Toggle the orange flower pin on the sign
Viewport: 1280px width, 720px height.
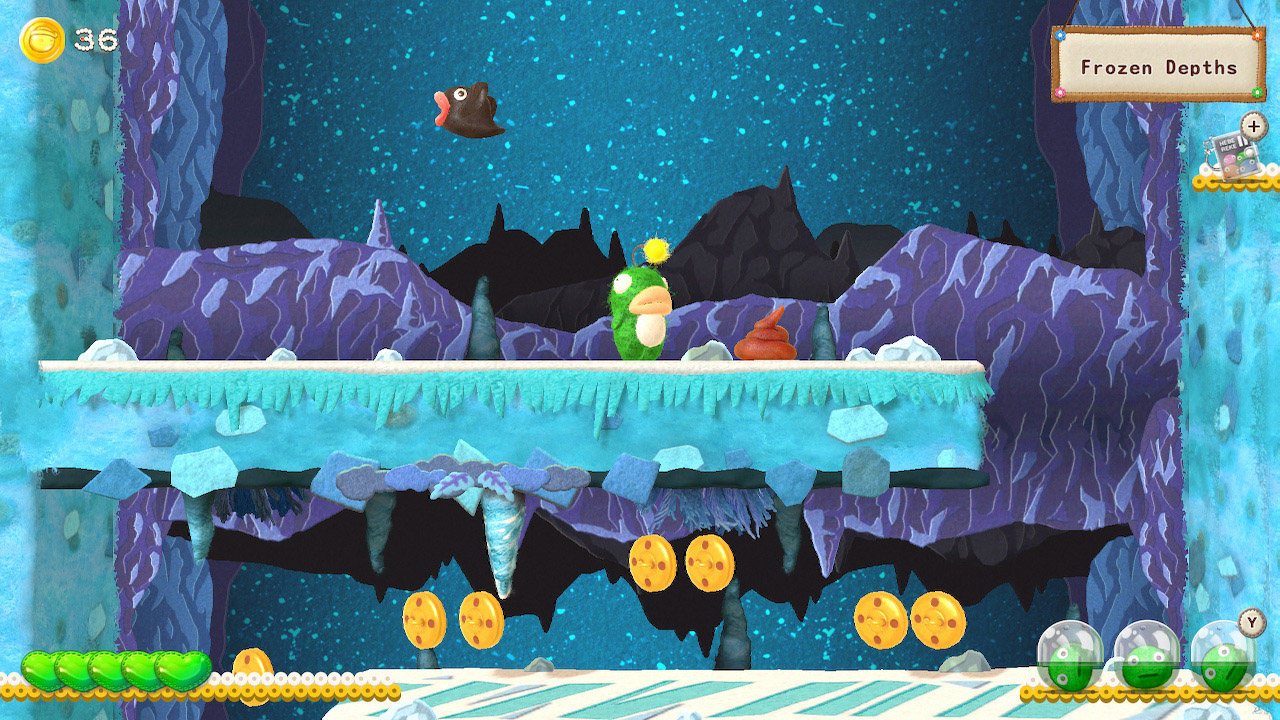(1258, 37)
